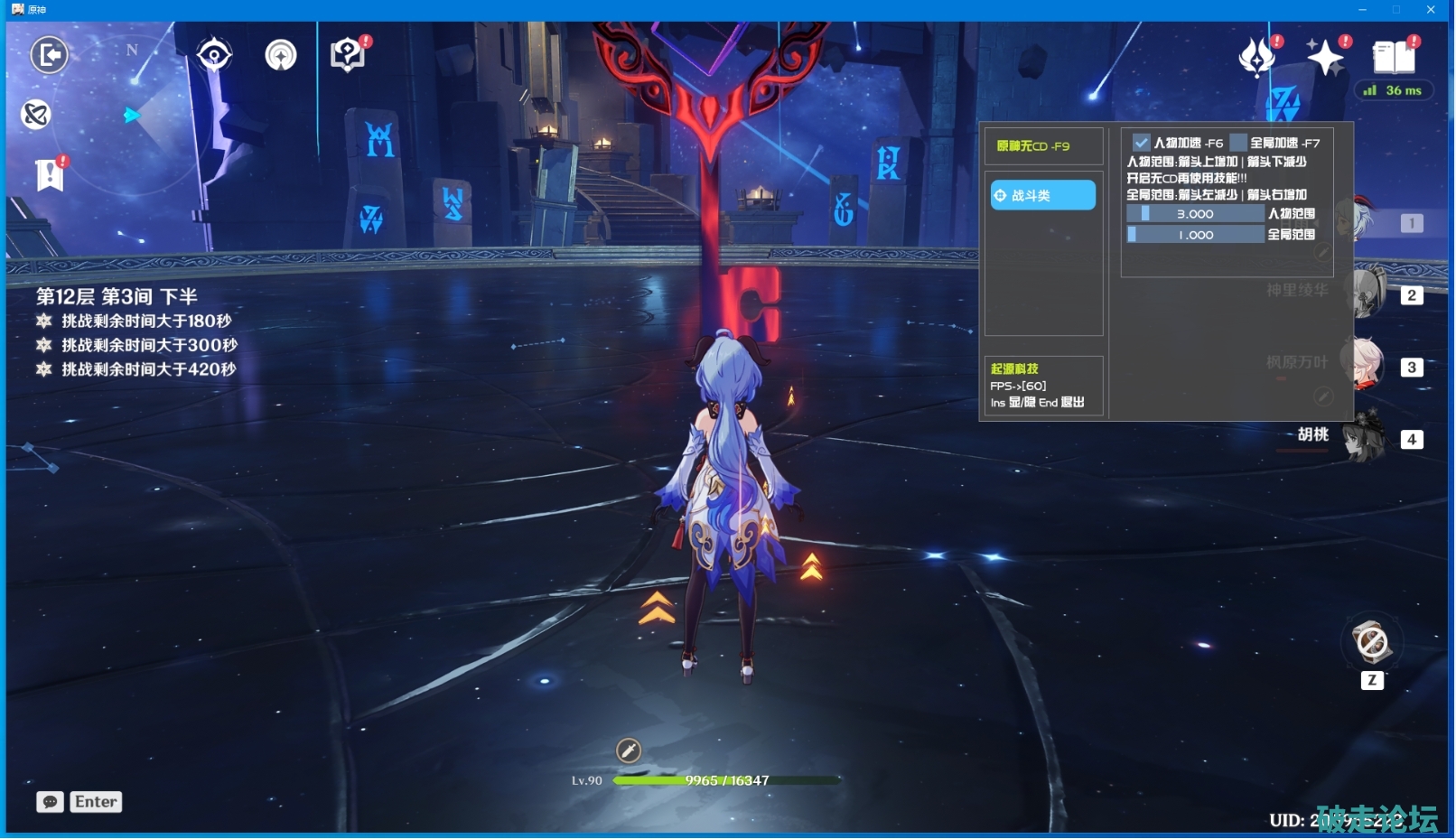
Task: Close the game window
Action: (x=1431, y=9)
